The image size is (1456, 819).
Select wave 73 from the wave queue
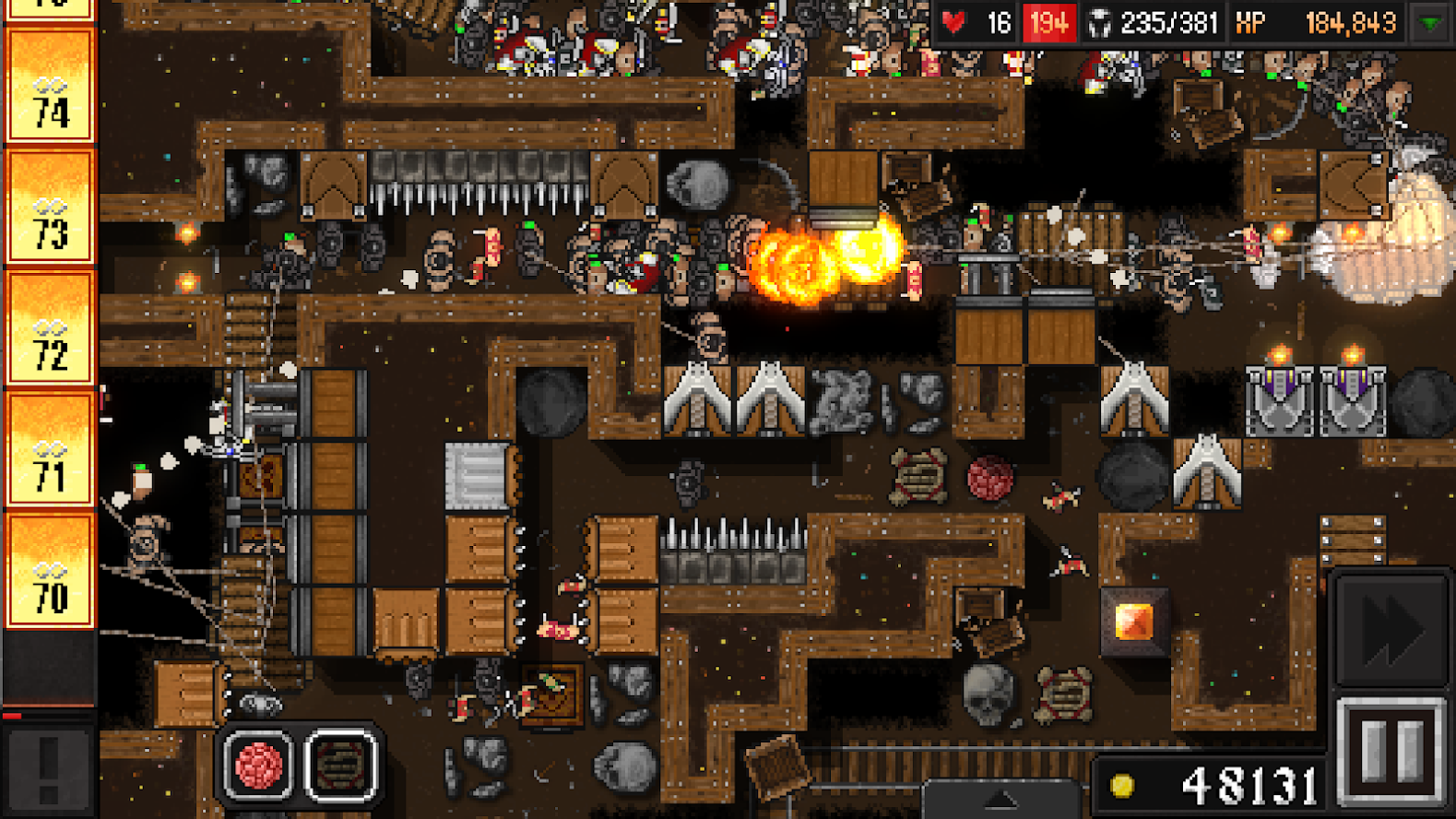click(x=51, y=217)
